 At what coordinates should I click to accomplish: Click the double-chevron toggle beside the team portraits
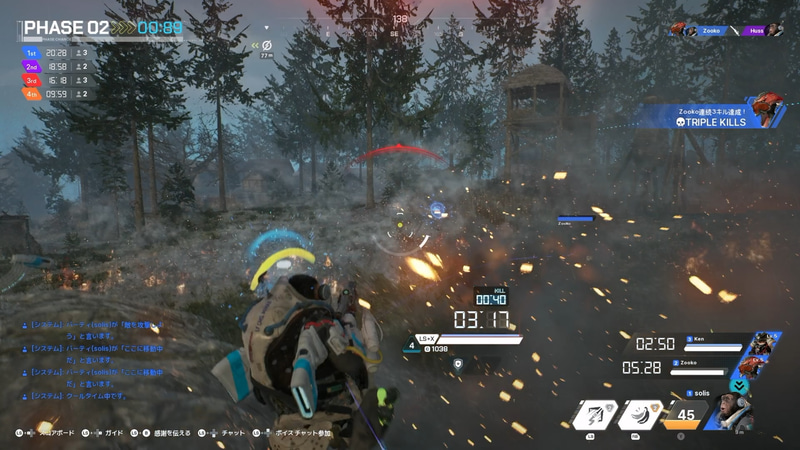click(740, 386)
